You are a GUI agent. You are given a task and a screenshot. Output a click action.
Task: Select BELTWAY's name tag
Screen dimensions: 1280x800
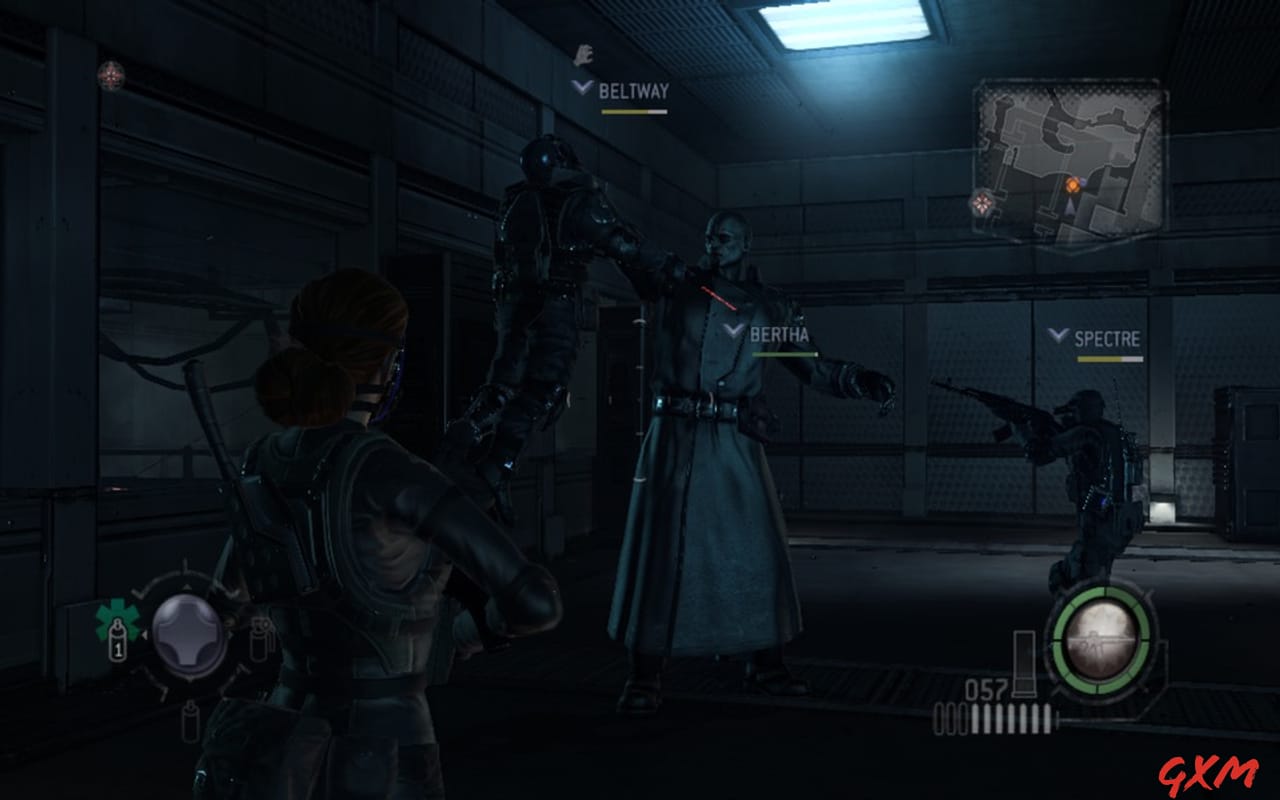coord(634,89)
